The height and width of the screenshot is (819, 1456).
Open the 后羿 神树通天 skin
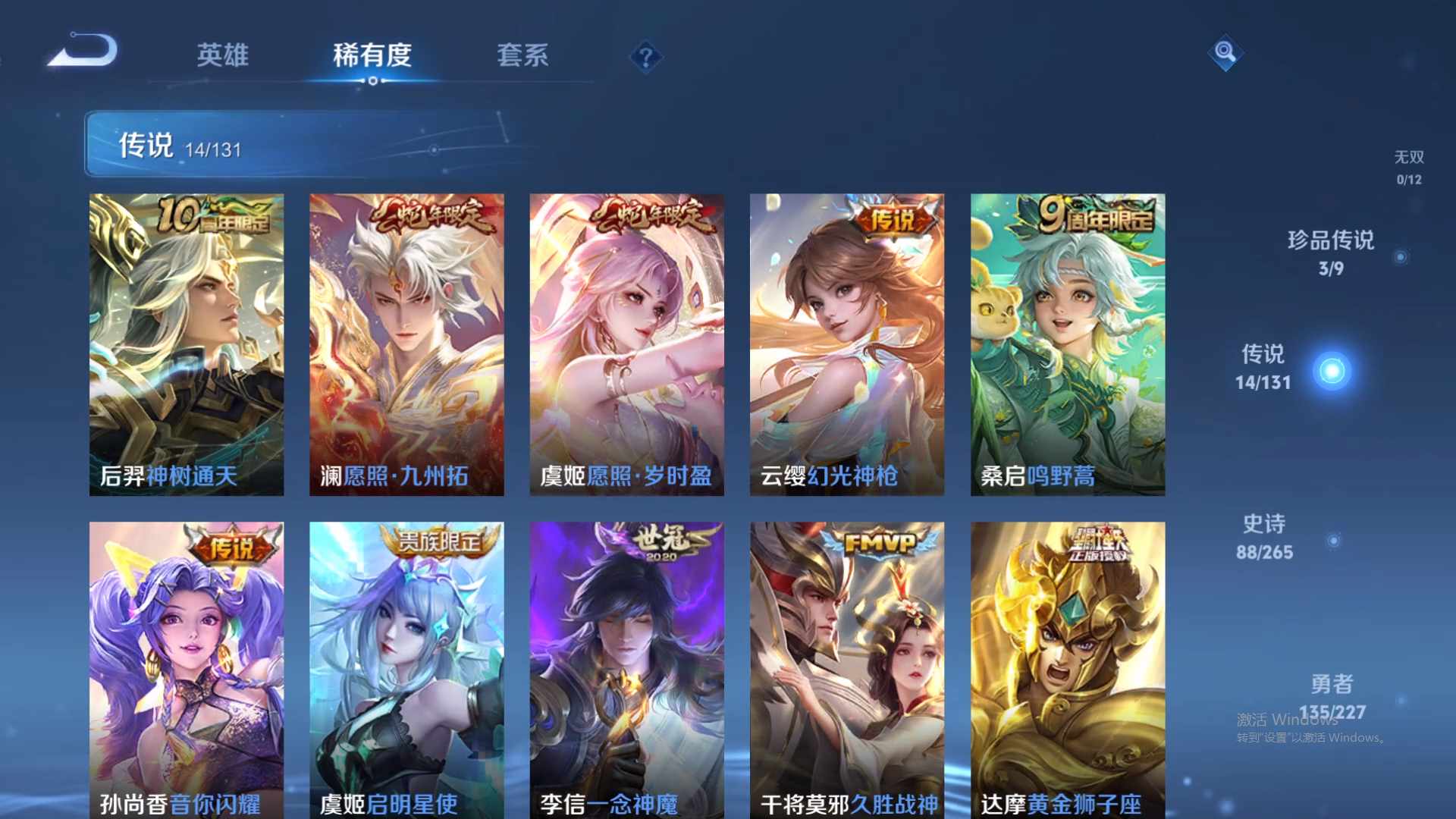point(187,341)
